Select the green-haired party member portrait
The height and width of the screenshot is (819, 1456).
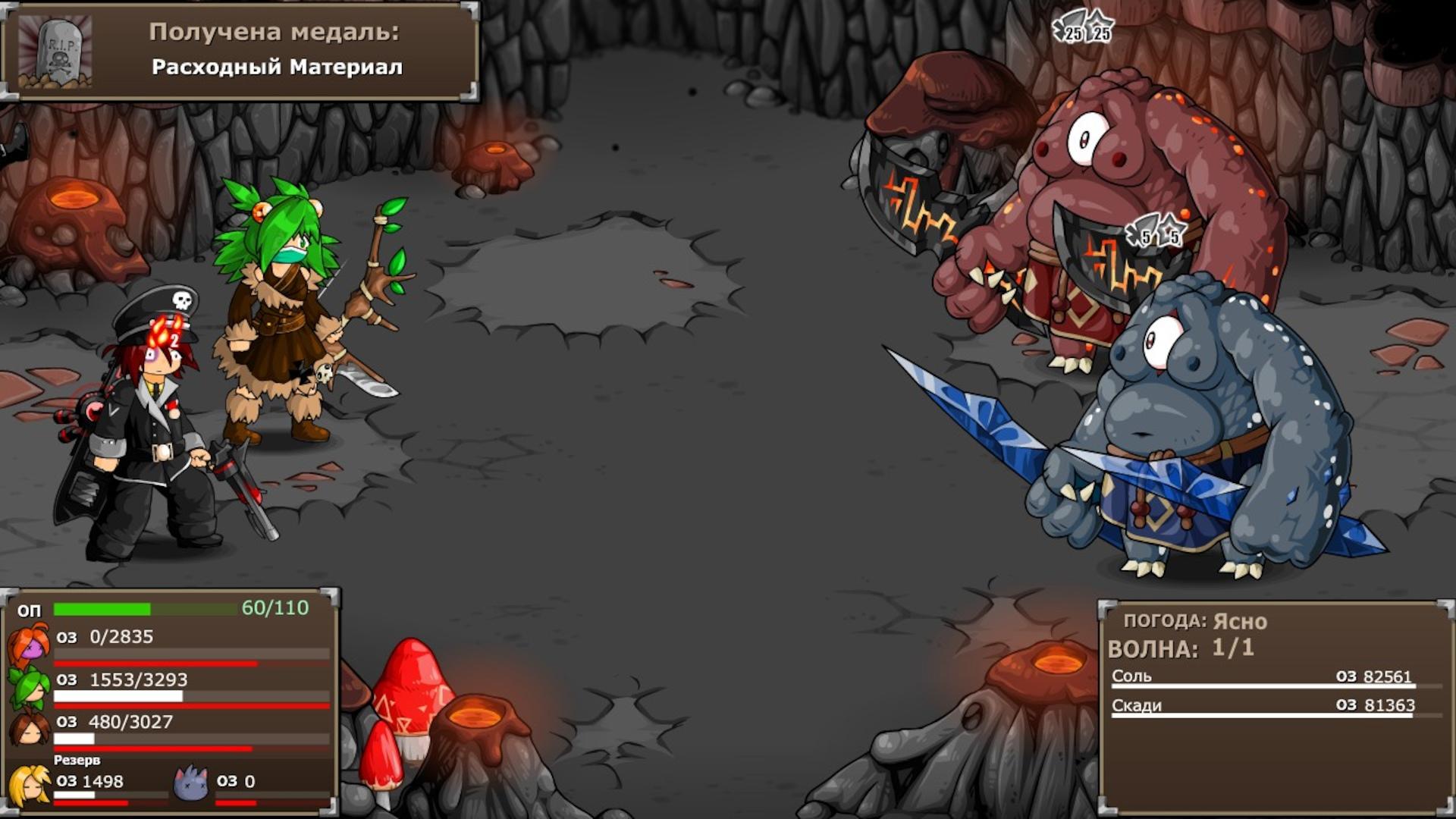click(x=29, y=686)
